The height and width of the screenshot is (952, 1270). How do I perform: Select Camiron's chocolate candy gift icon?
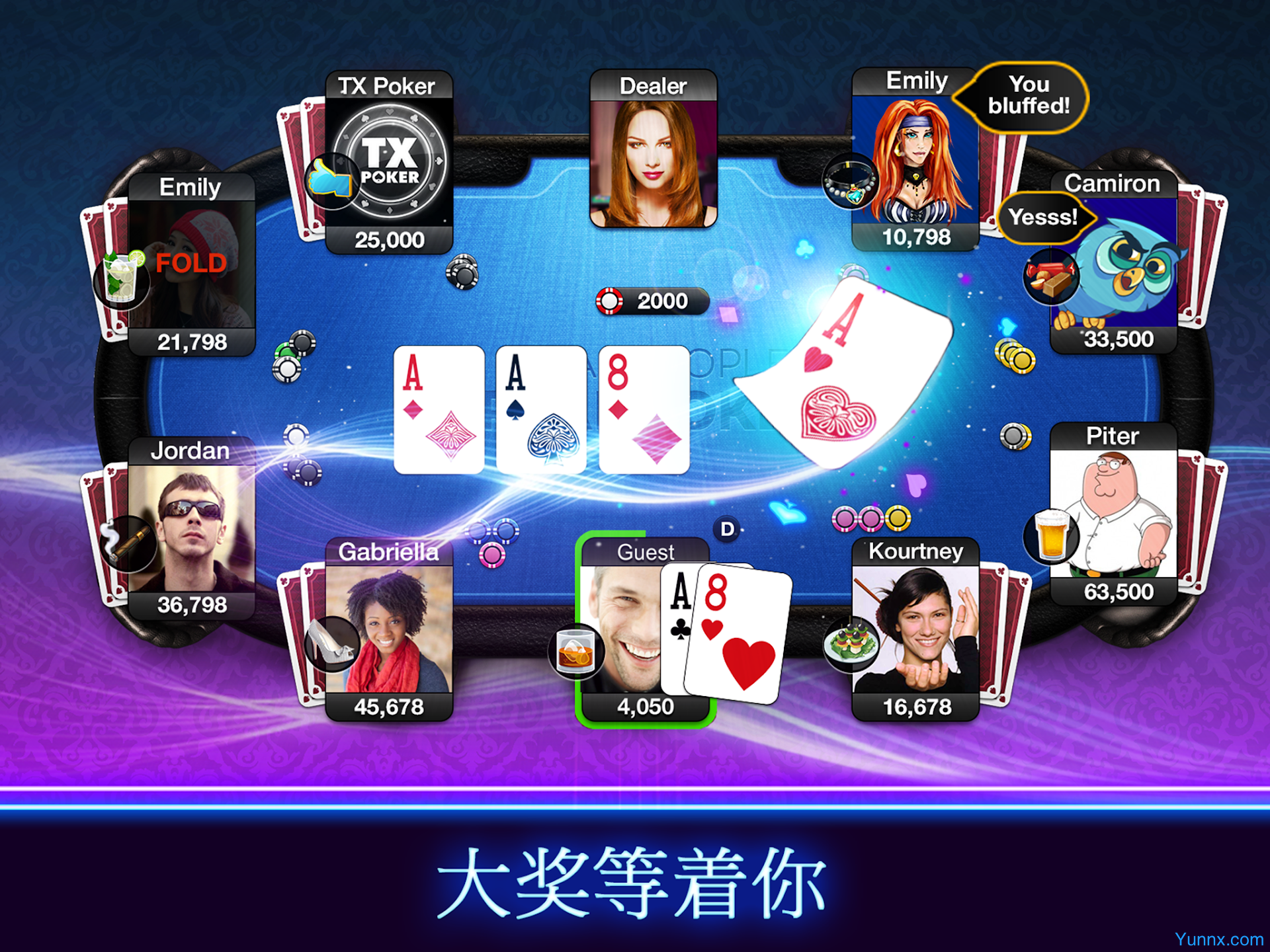(1050, 276)
